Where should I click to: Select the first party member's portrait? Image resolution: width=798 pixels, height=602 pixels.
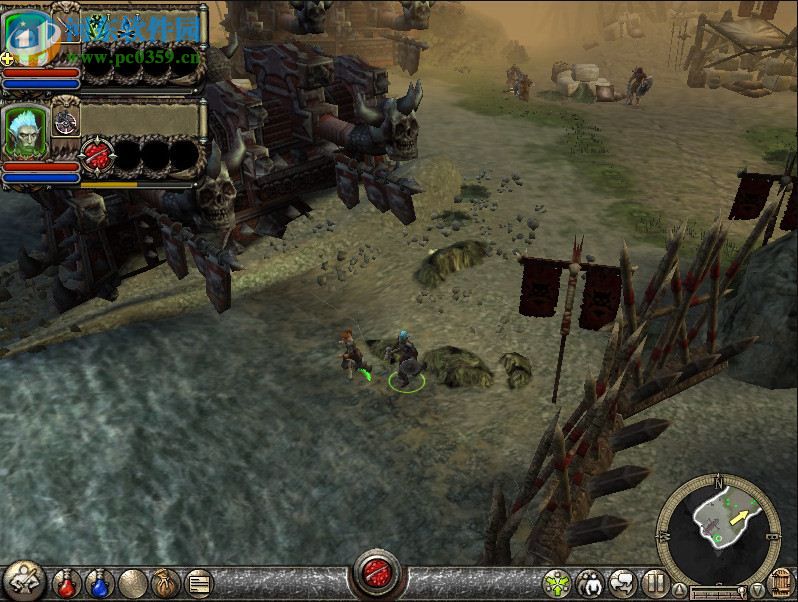(x=27, y=37)
